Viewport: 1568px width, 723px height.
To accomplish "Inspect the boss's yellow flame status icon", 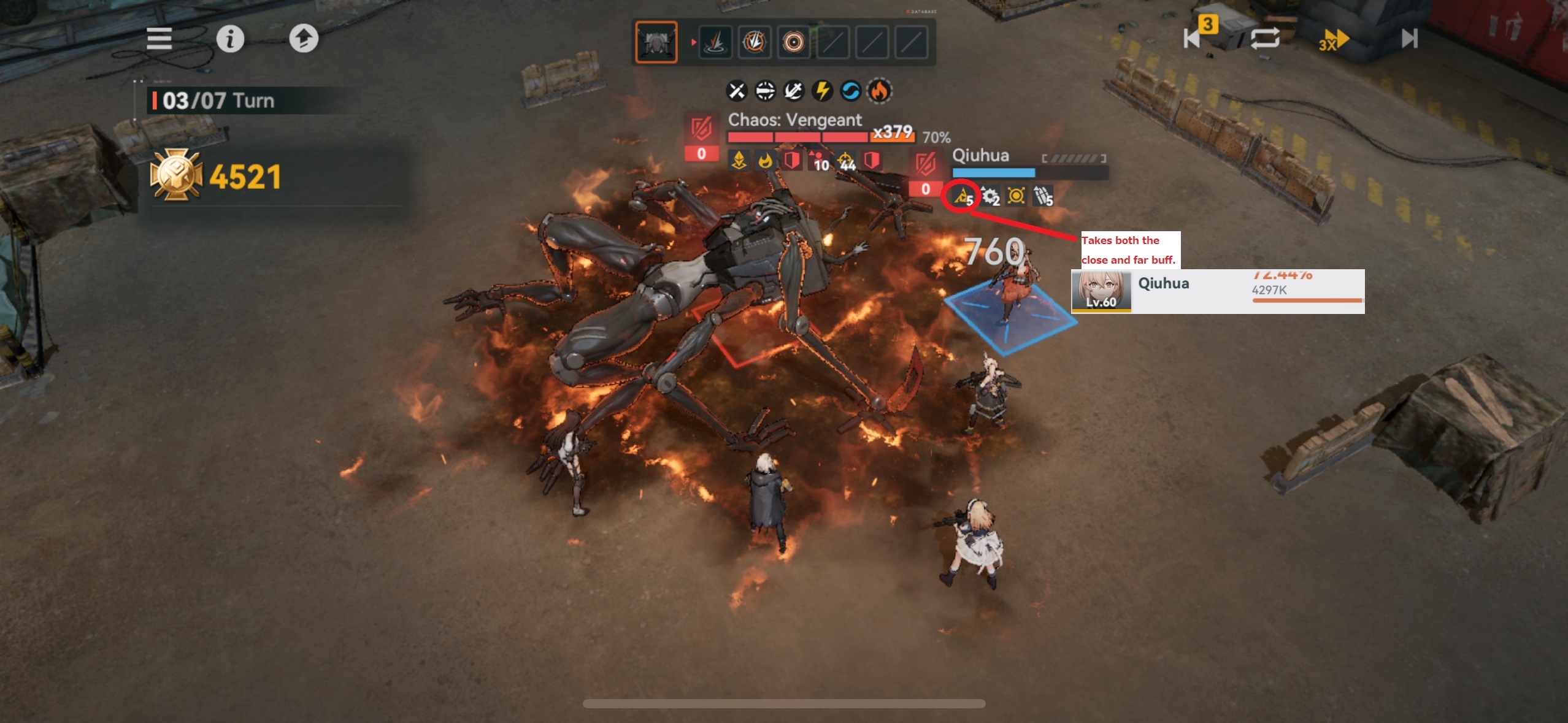I will click(765, 161).
